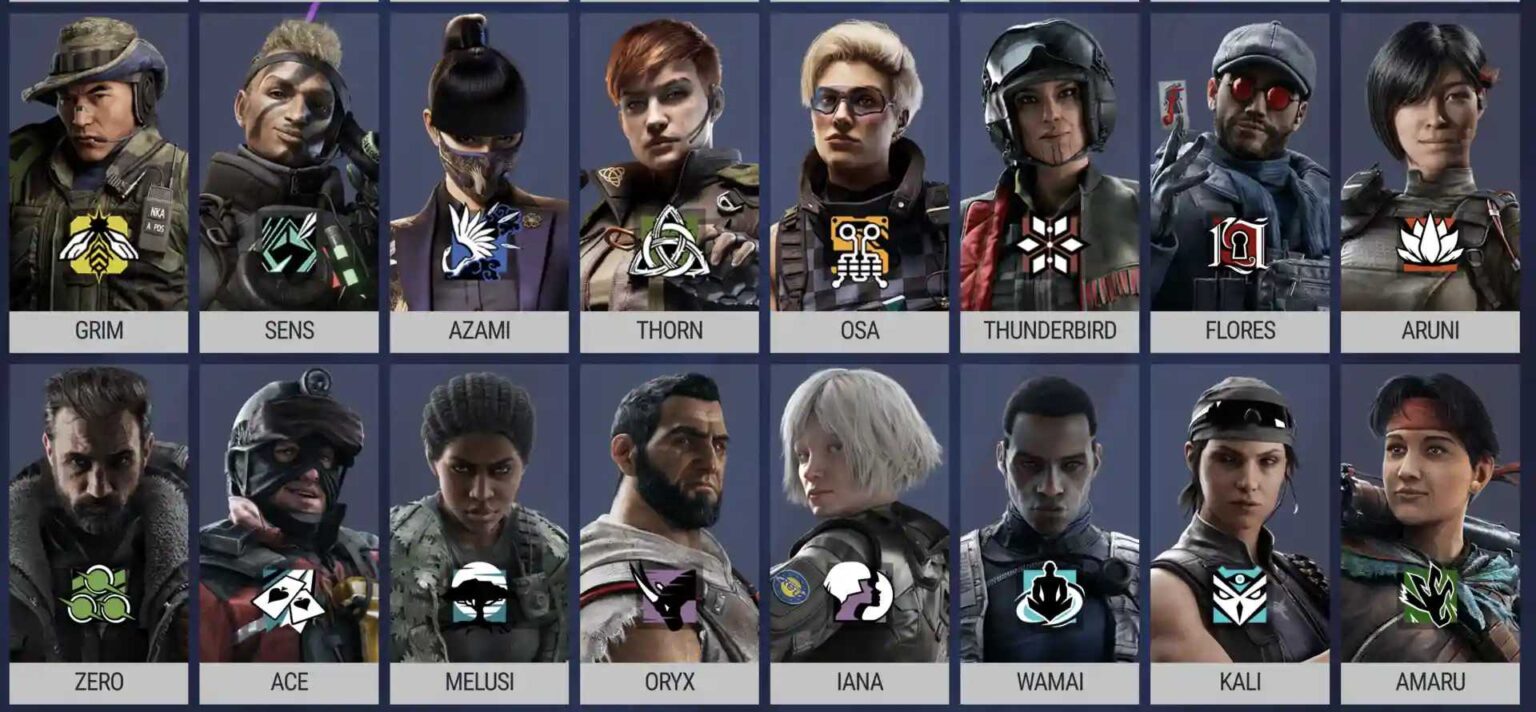Image resolution: width=1536 pixels, height=712 pixels.
Task: Choose the Osa operator card
Action: 859,182
